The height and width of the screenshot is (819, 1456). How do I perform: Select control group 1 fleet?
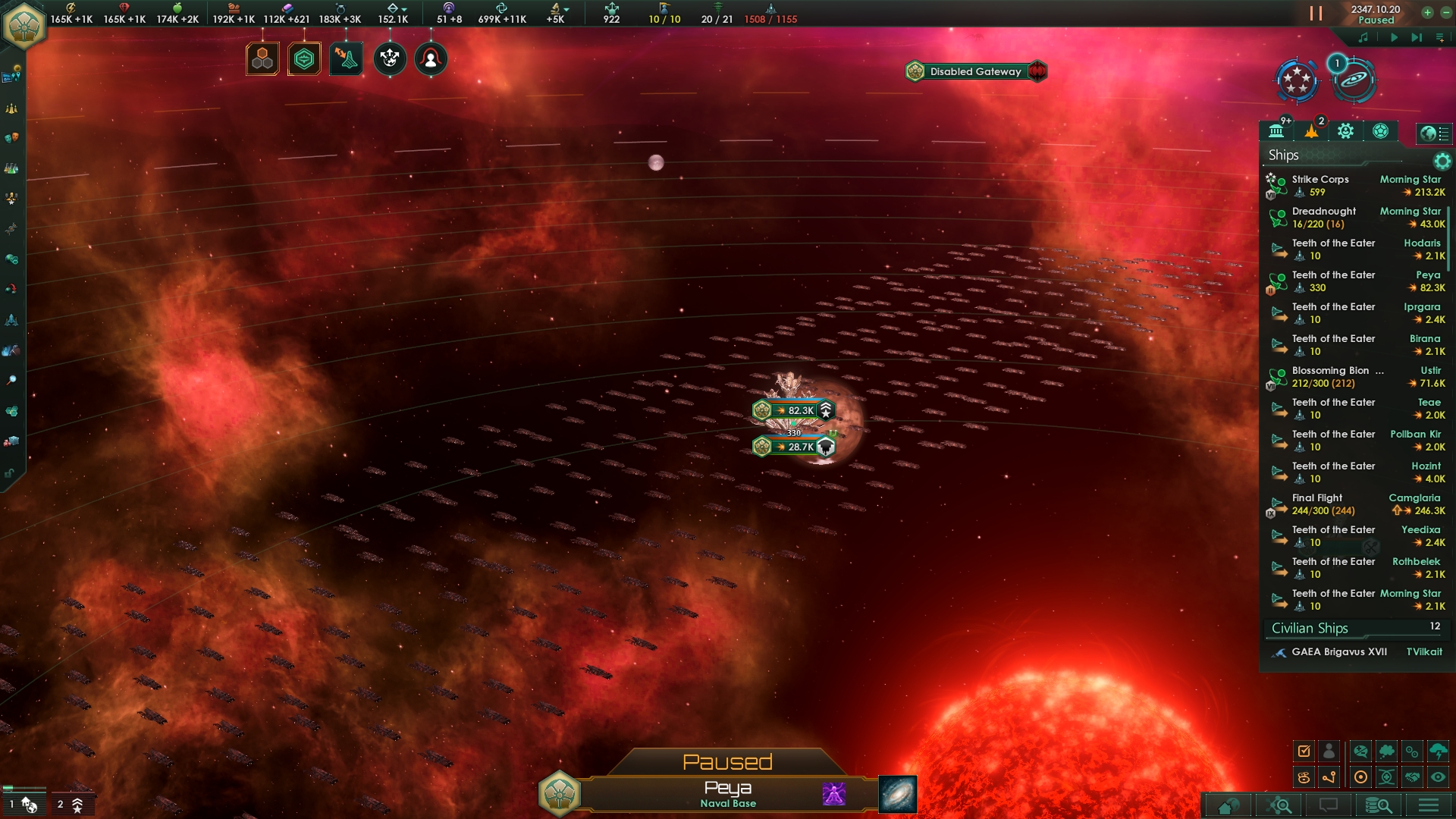tap(23, 805)
